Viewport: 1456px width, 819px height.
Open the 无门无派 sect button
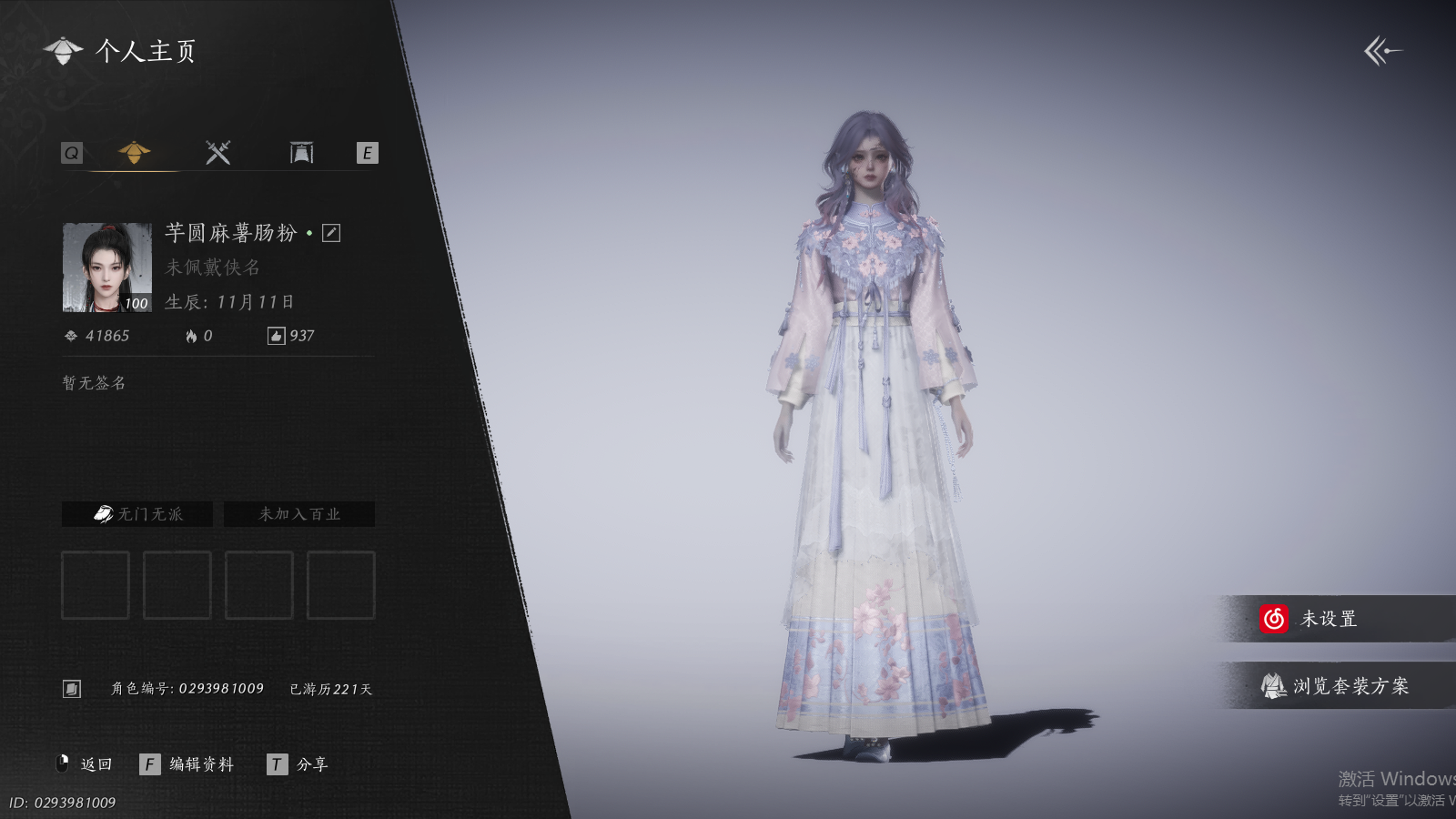pyautogui.click(x=137, y=514)
